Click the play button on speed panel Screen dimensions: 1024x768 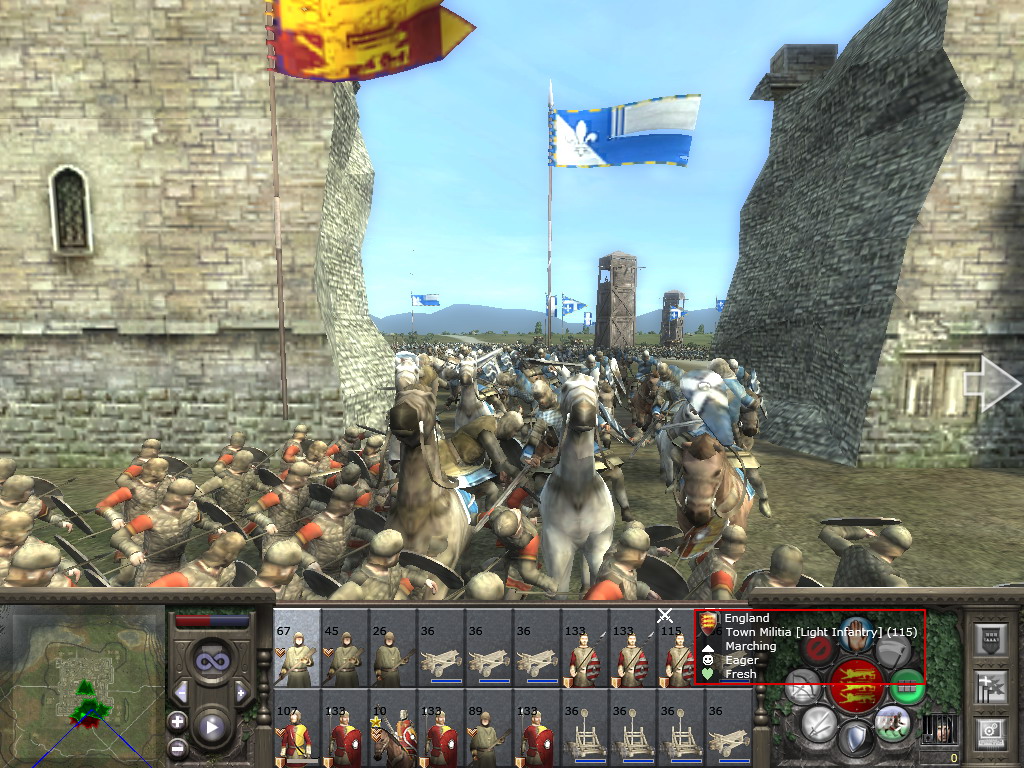pyautogui.click(x=211, y=727)
